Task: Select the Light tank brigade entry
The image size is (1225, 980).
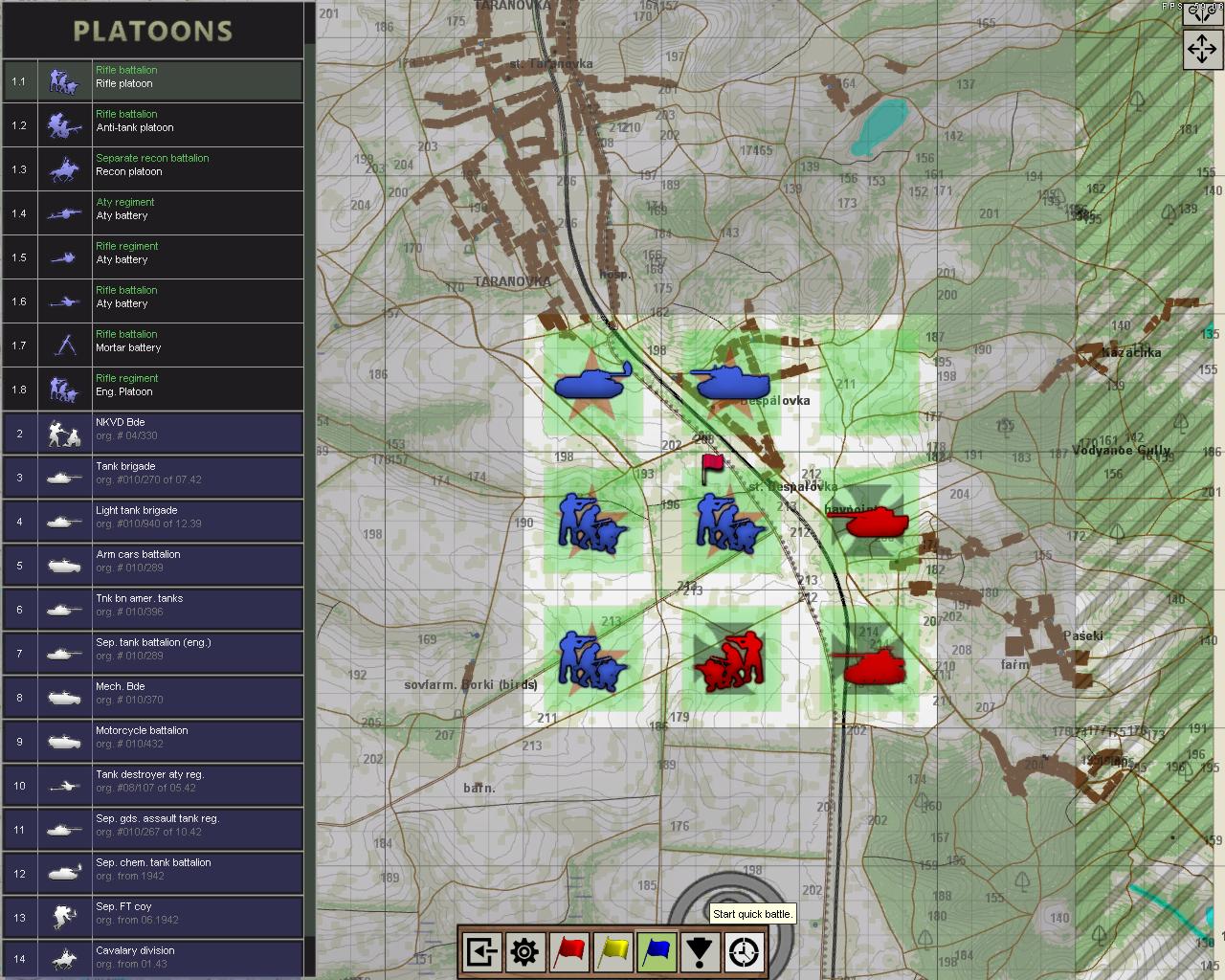Action: click(x=153, y=521)
